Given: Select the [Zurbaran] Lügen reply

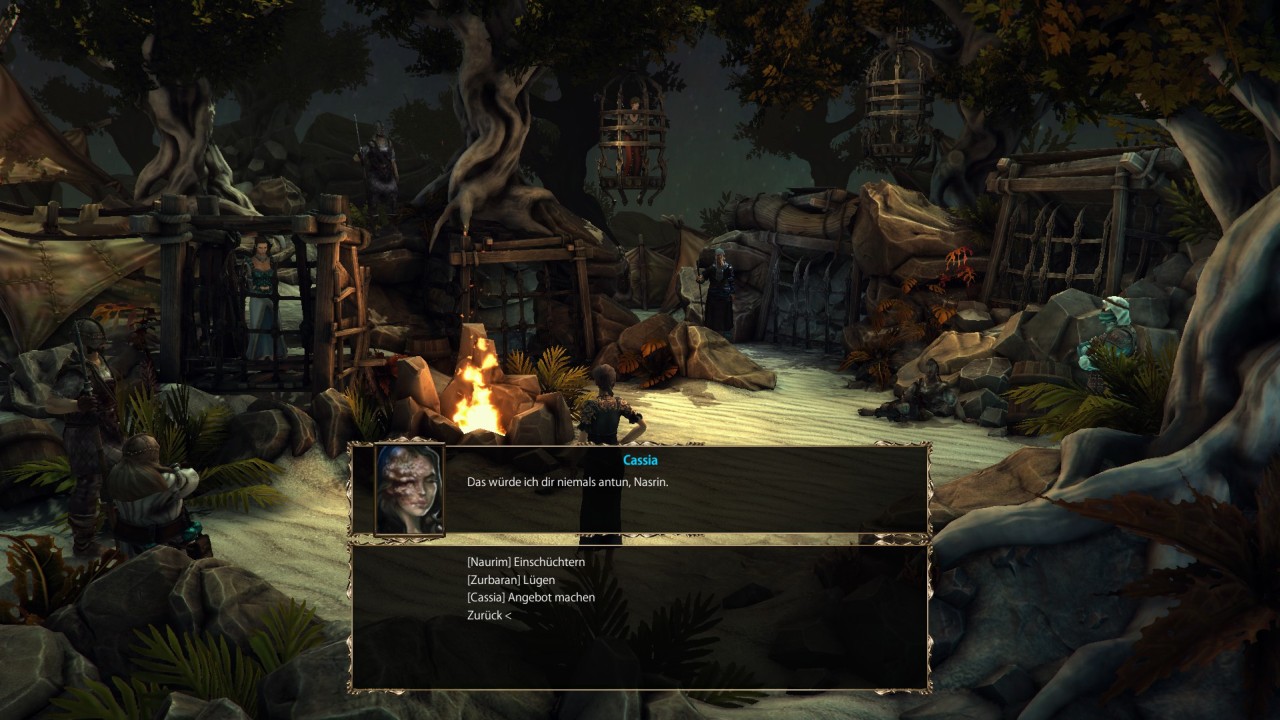Looking at the screenshot, I should (510, 580).
